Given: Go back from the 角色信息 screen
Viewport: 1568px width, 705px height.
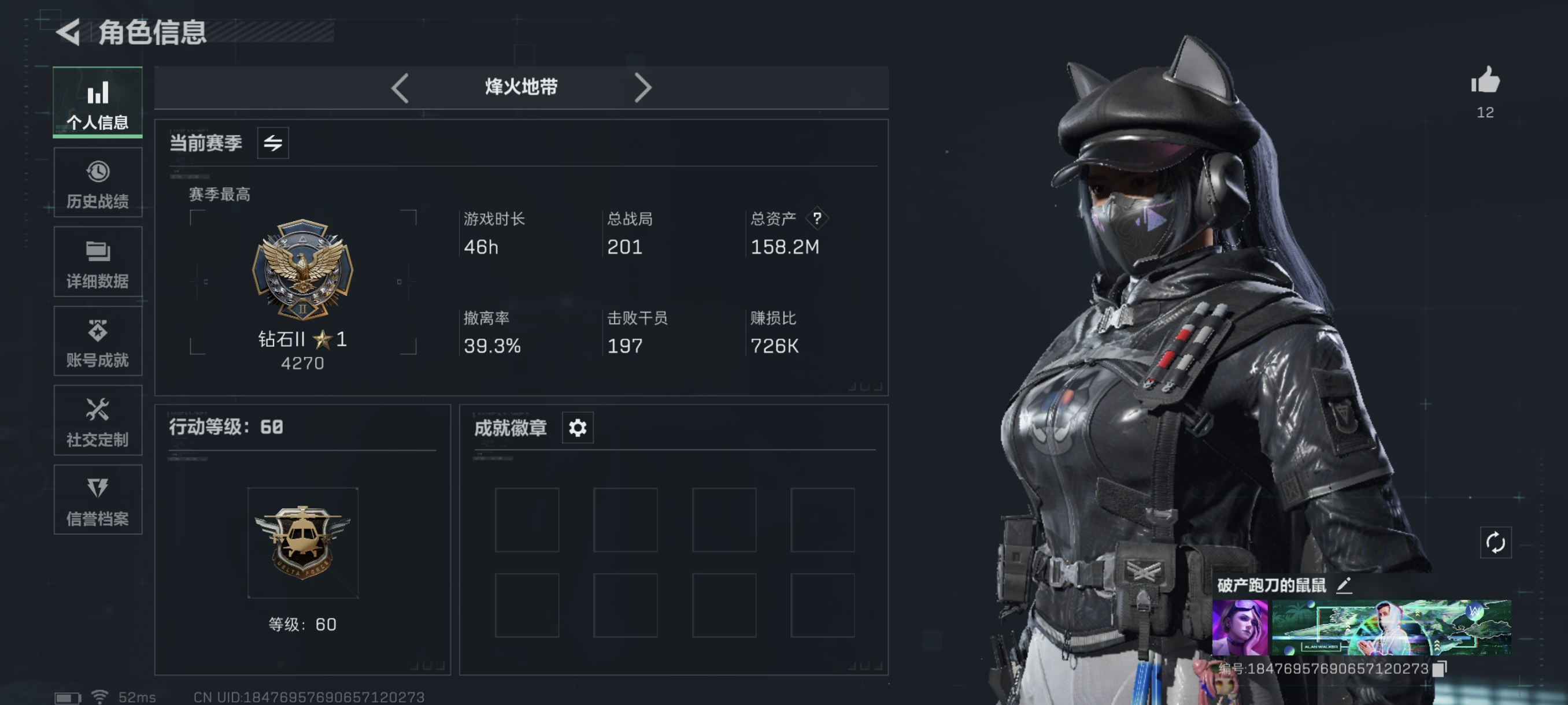Looking at the screenshot, I should (68, 32).
